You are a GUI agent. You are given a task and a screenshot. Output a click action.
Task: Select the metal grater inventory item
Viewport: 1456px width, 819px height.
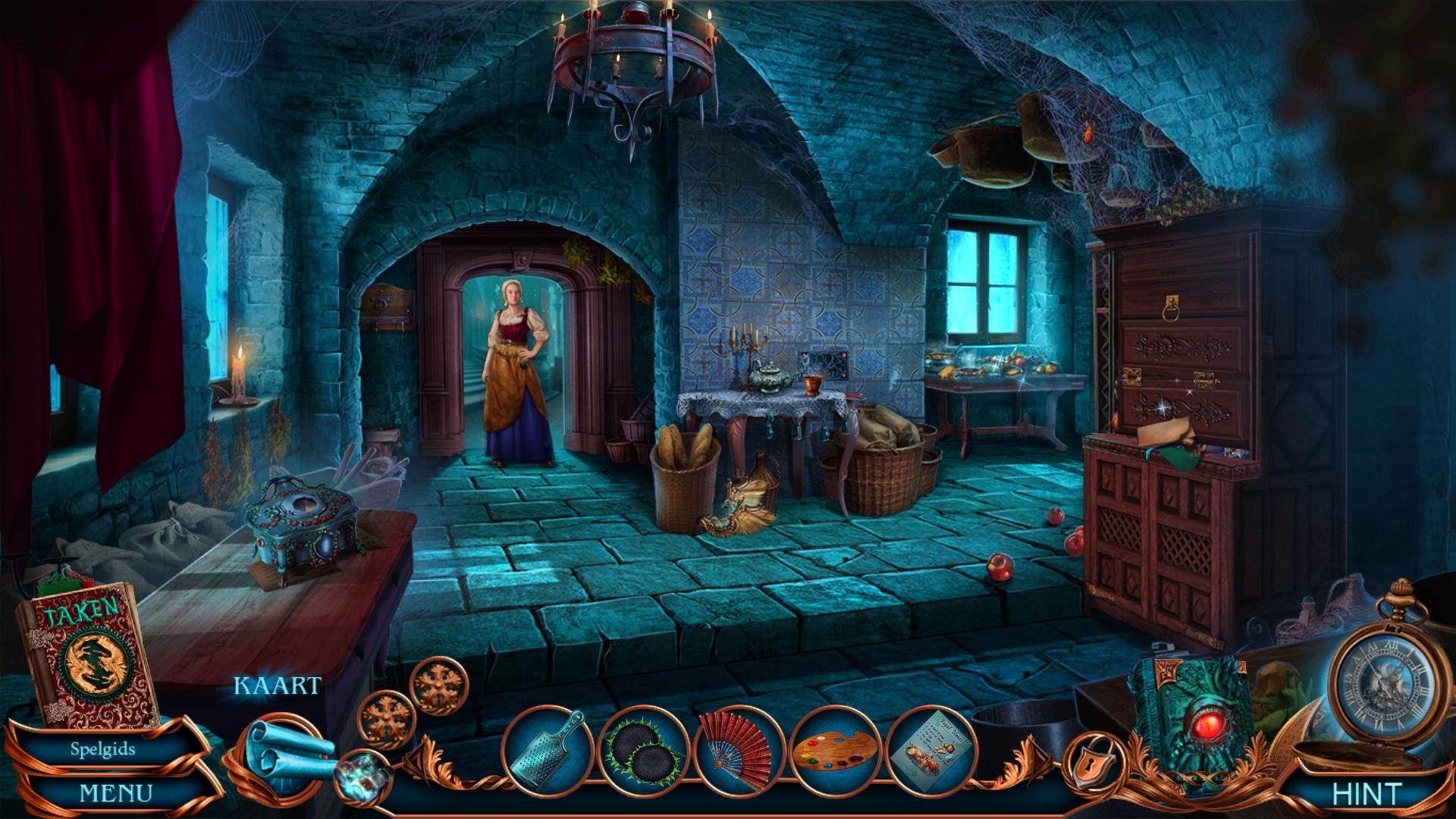pos(546,749)
